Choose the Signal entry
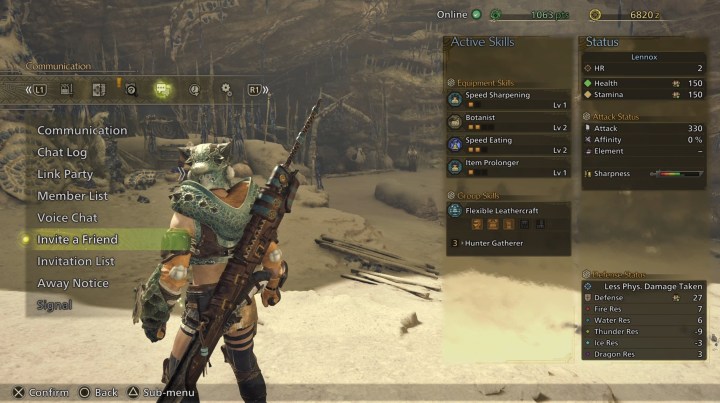The width and height of the screenshot is (720, 403). click(54, 305)
